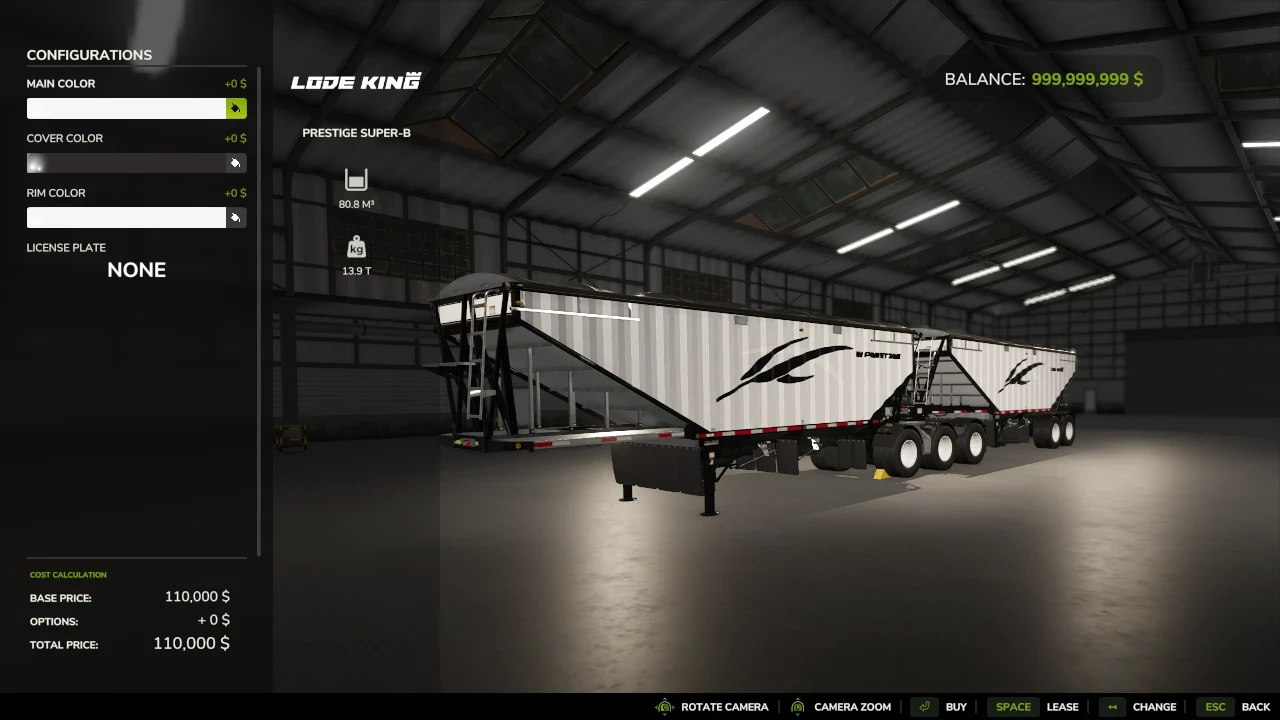This screenshot has height=720, width=1280.
Task: Buy the Prestige Super-B trailer
Action: click(x=956, y=707)
